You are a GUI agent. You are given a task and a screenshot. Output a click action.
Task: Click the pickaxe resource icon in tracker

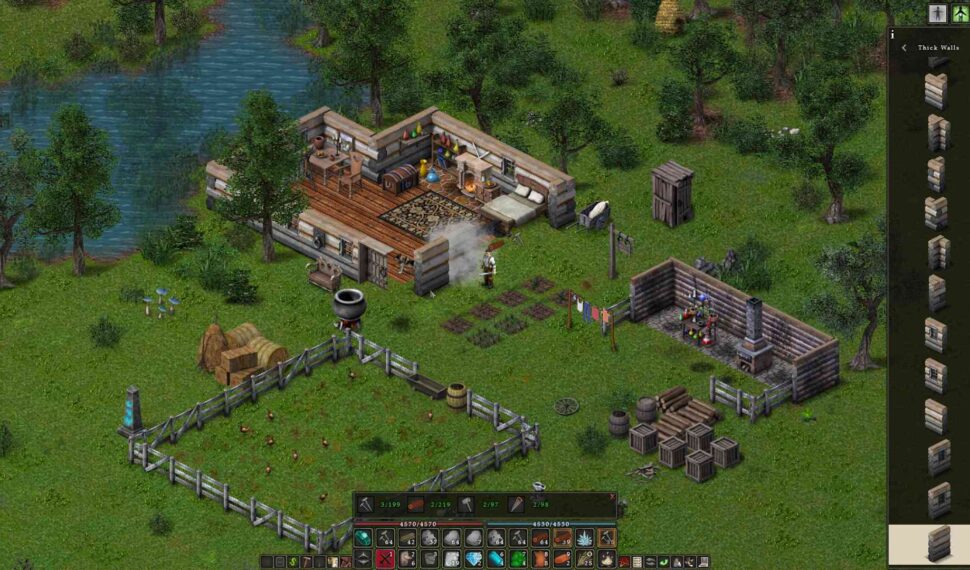pos(366,506)
